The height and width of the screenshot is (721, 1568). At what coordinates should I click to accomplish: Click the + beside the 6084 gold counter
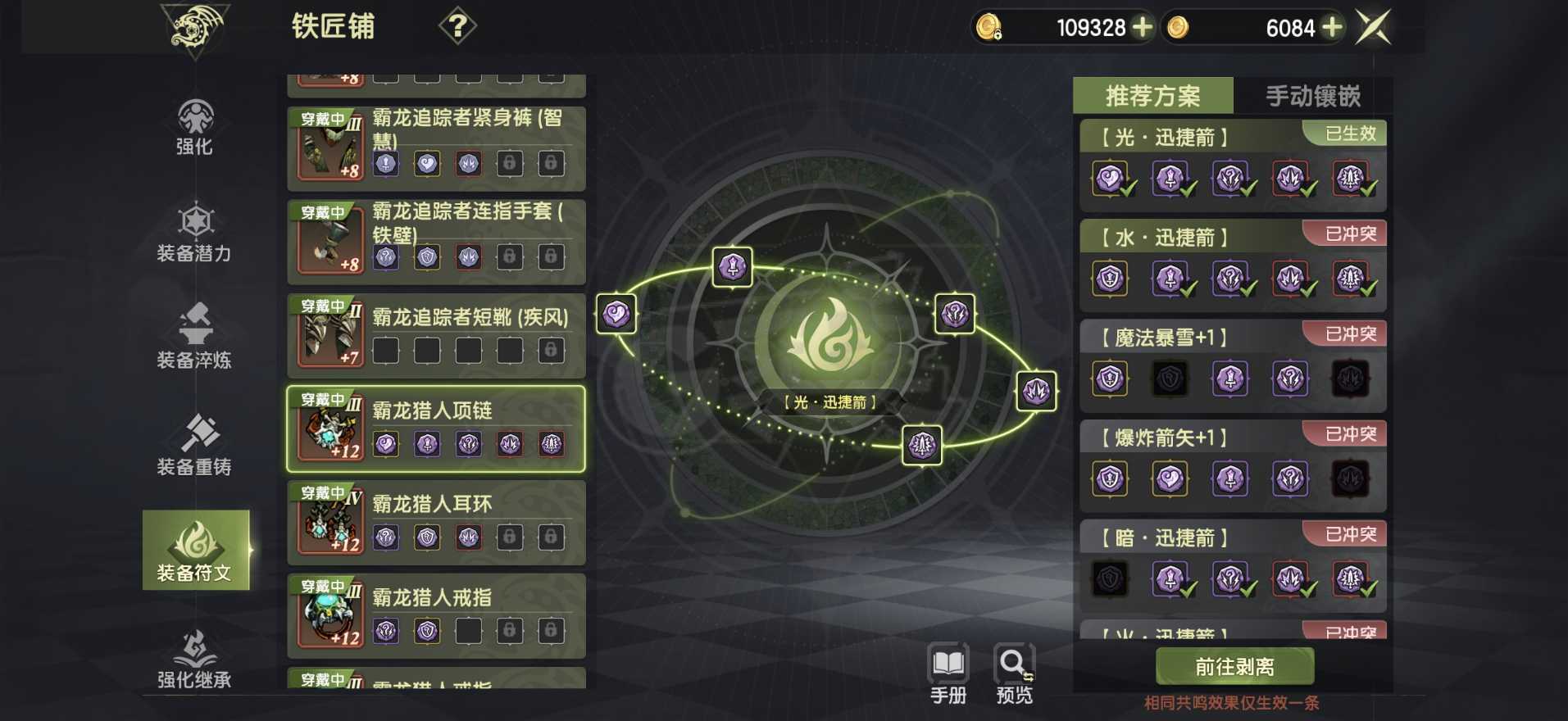(1333, 27)
